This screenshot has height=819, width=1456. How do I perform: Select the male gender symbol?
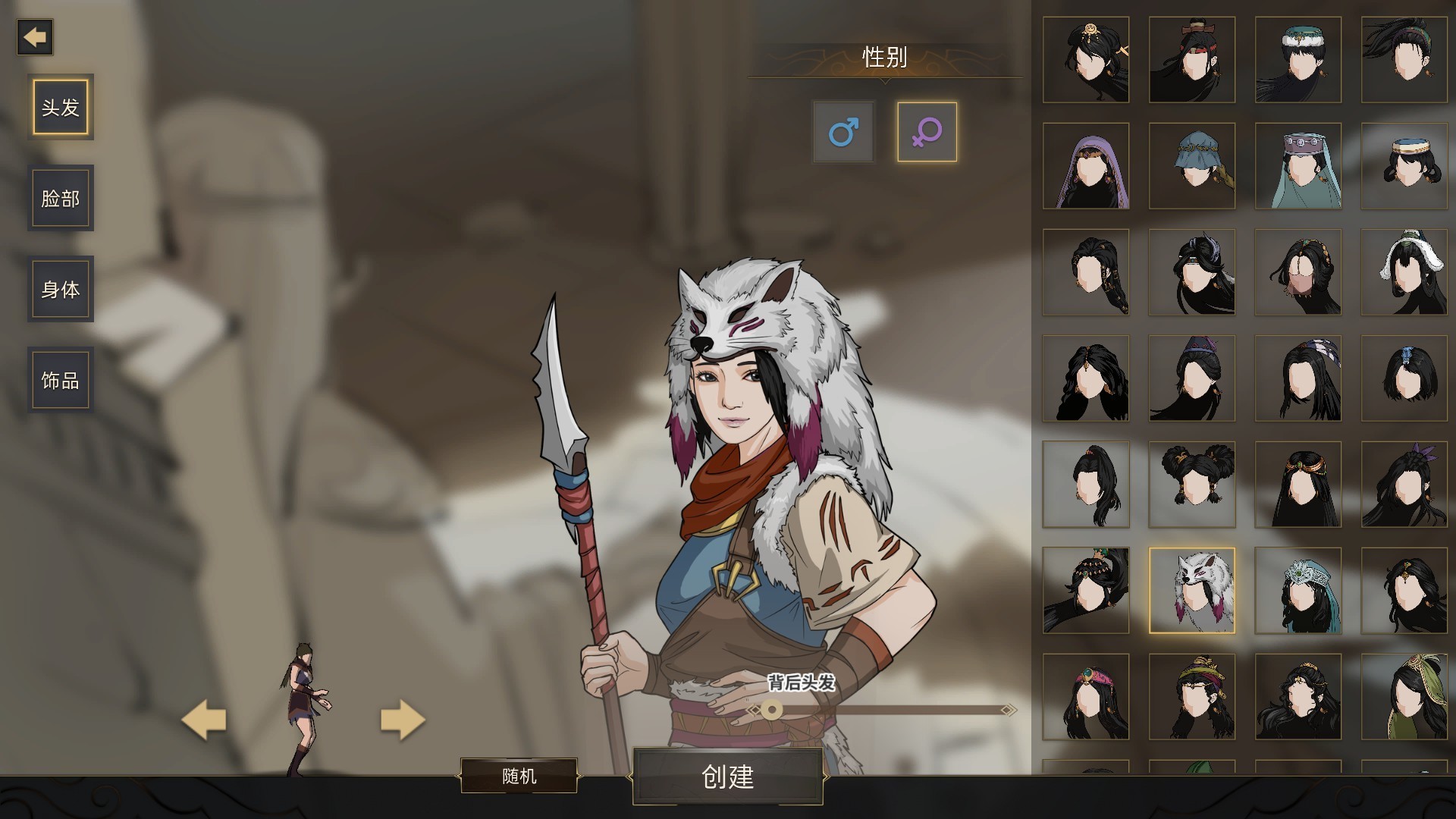[x=843, y=132]
